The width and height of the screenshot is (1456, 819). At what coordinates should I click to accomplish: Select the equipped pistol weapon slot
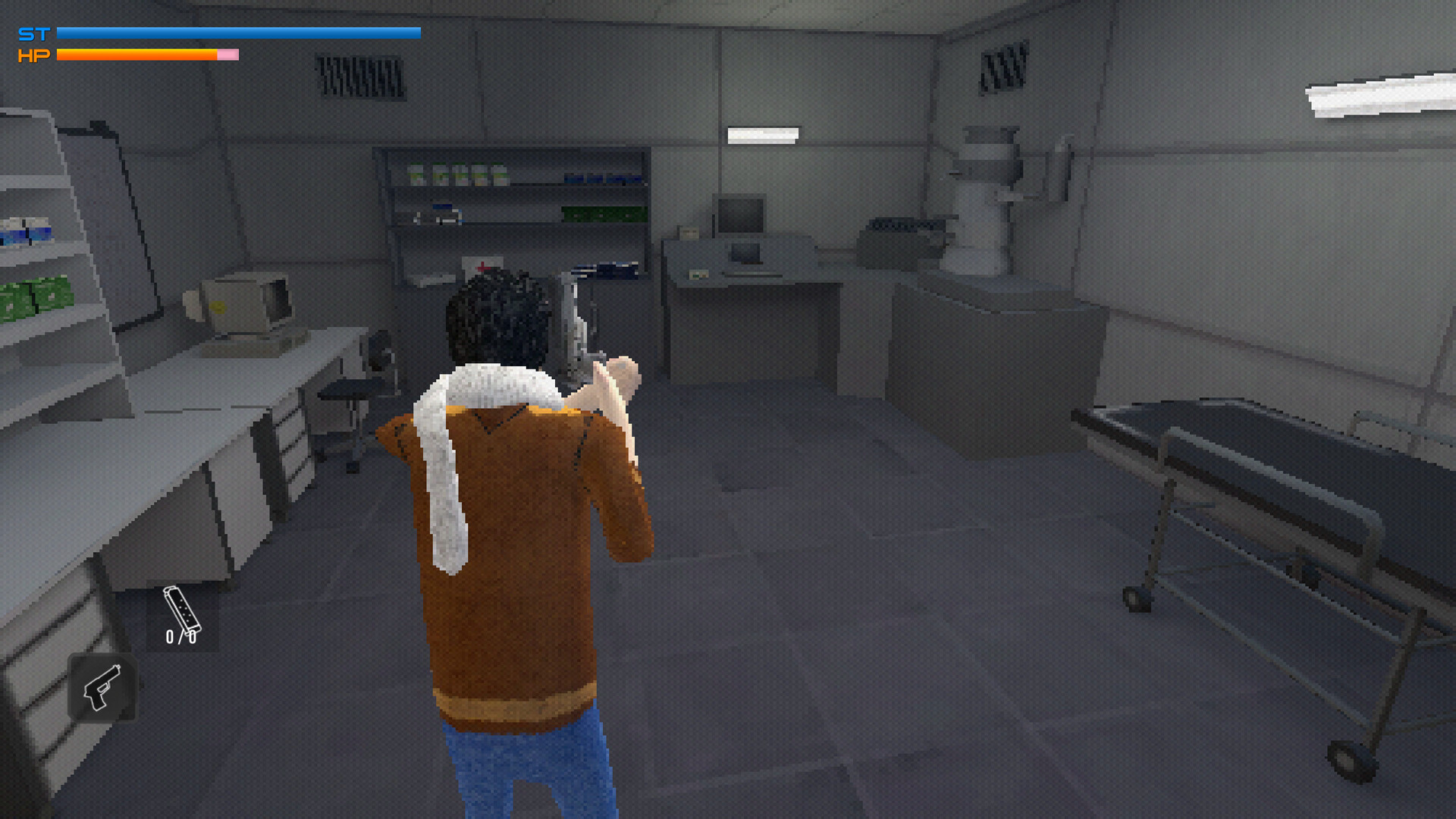(x=102, y=687)
